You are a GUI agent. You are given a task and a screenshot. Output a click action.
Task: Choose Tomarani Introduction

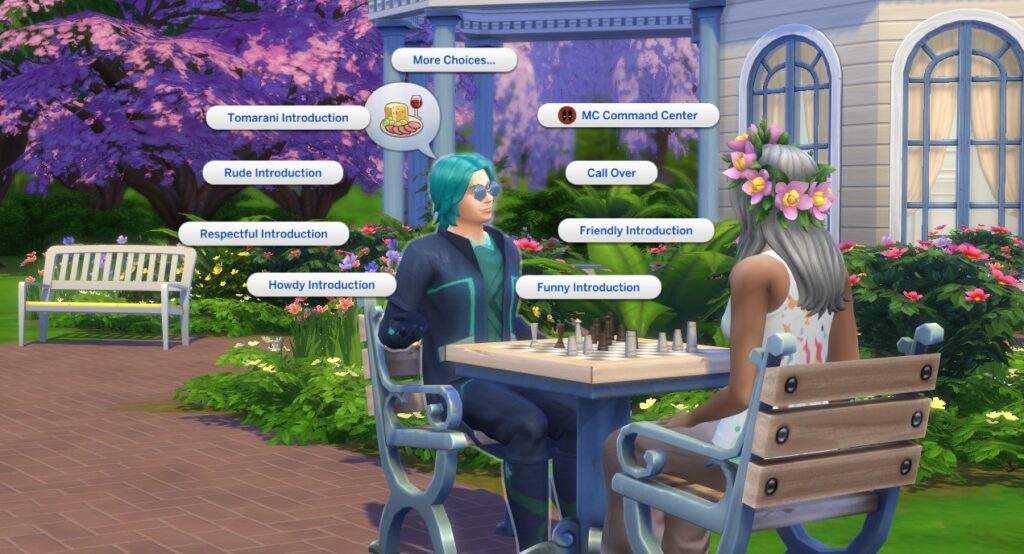click(287, 118)
